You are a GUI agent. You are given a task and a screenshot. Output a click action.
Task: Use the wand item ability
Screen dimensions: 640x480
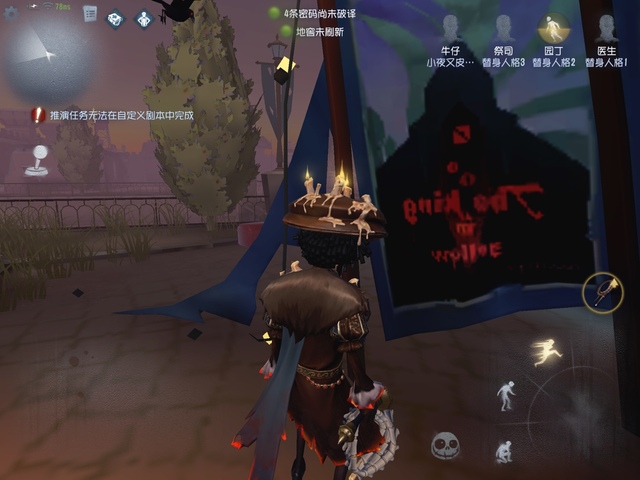[603, 293]
